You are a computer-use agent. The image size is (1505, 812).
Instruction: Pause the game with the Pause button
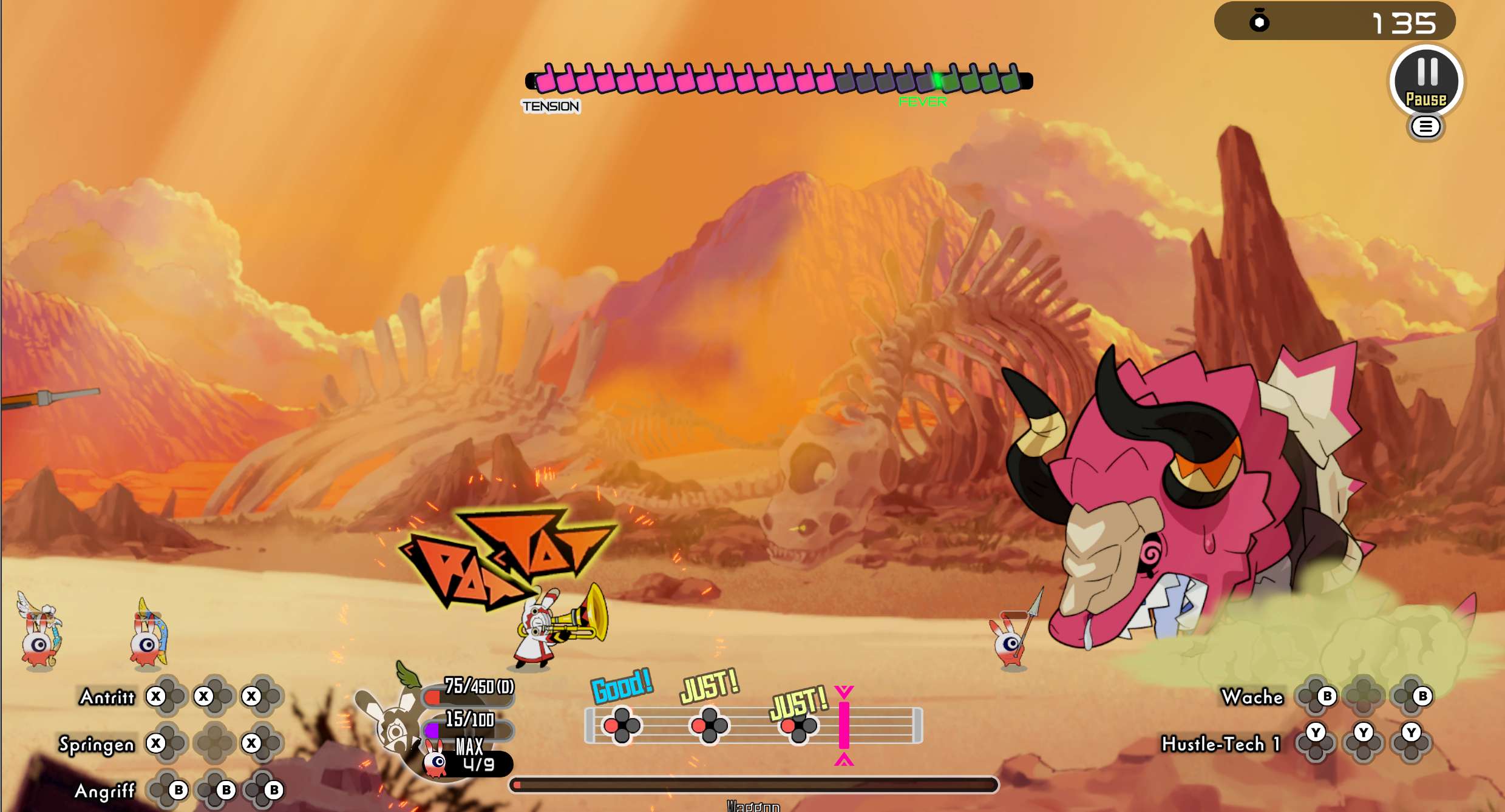click(x=1426, y=81)
